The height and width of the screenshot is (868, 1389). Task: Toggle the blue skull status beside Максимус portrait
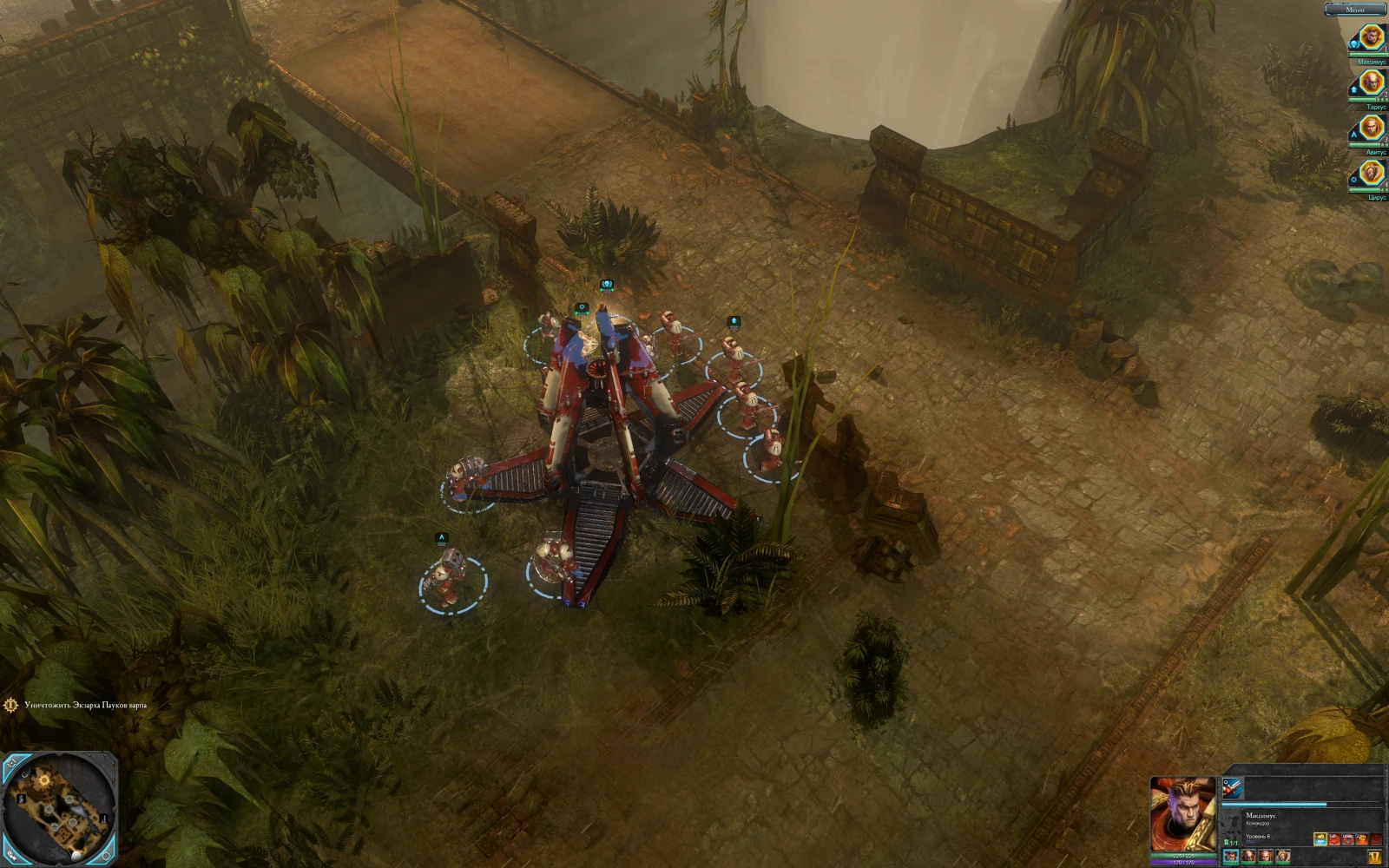tap(1354, 45)
